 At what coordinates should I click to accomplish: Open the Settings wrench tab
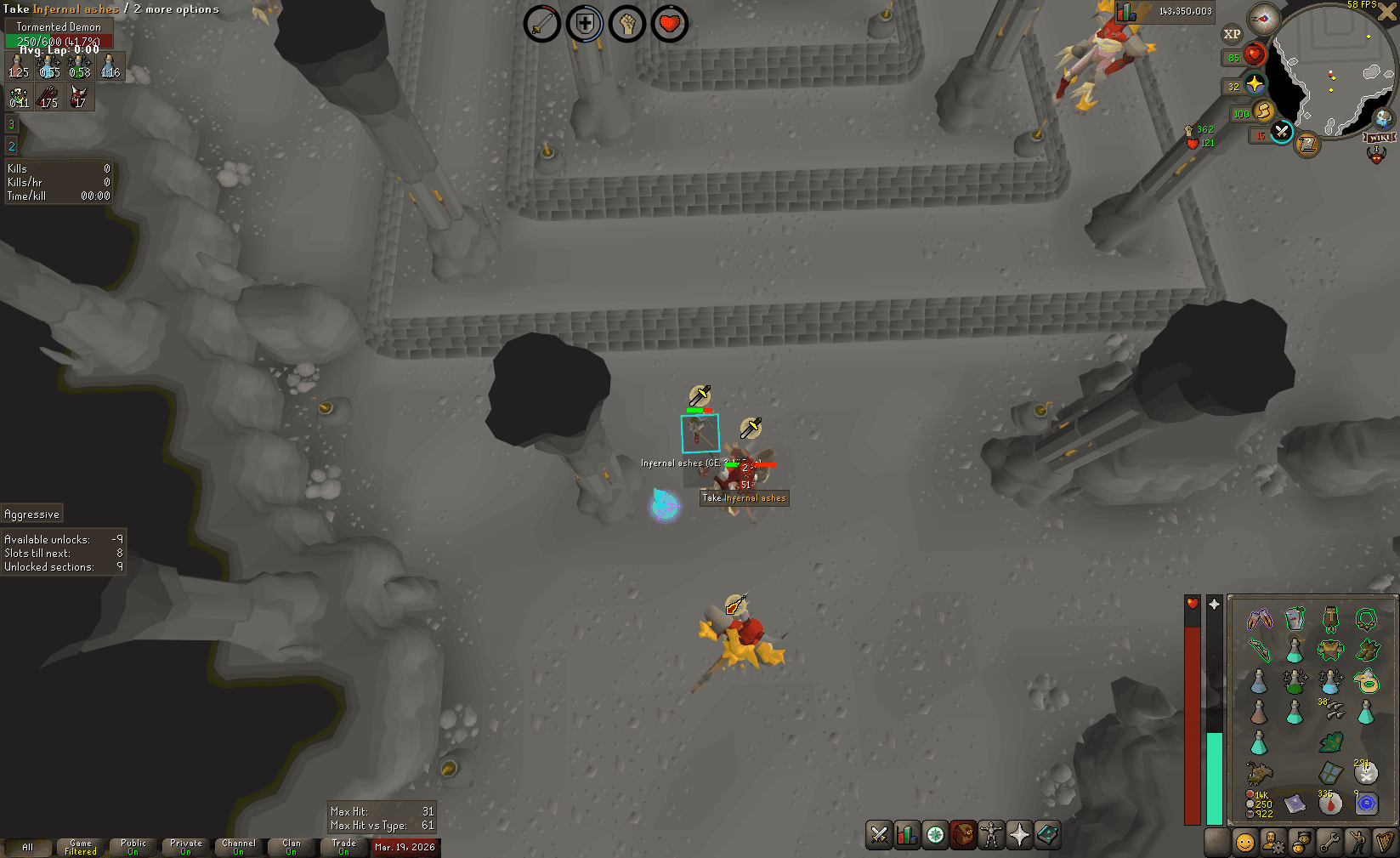tap(1329, 844)
